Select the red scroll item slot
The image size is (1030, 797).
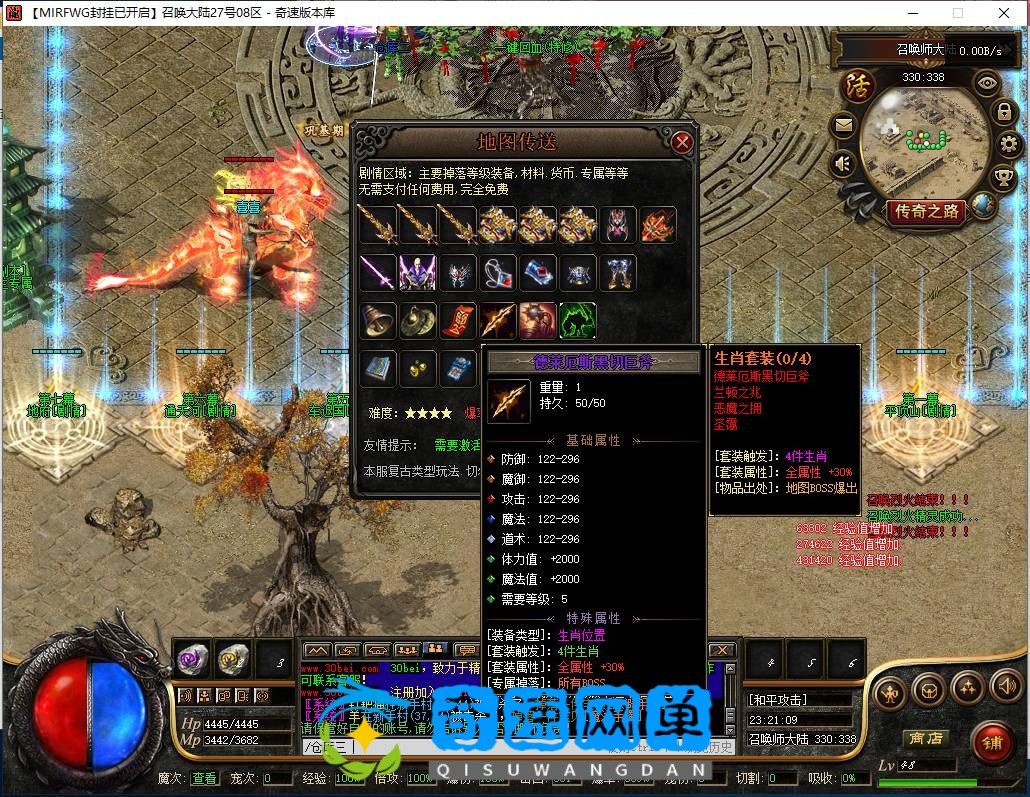pos(457,320)
